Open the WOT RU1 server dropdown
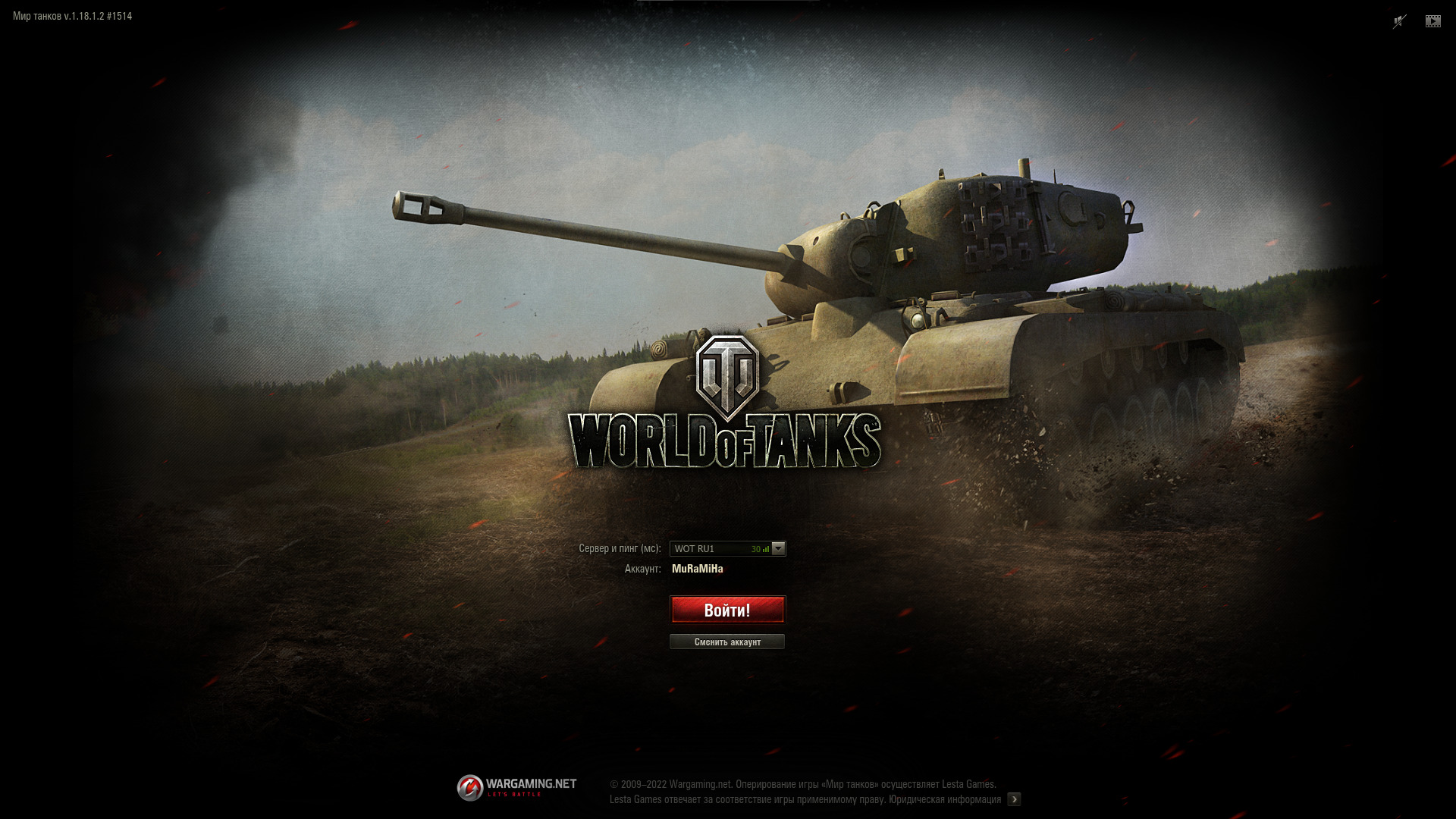1456x819 pixels. [778, 548]
